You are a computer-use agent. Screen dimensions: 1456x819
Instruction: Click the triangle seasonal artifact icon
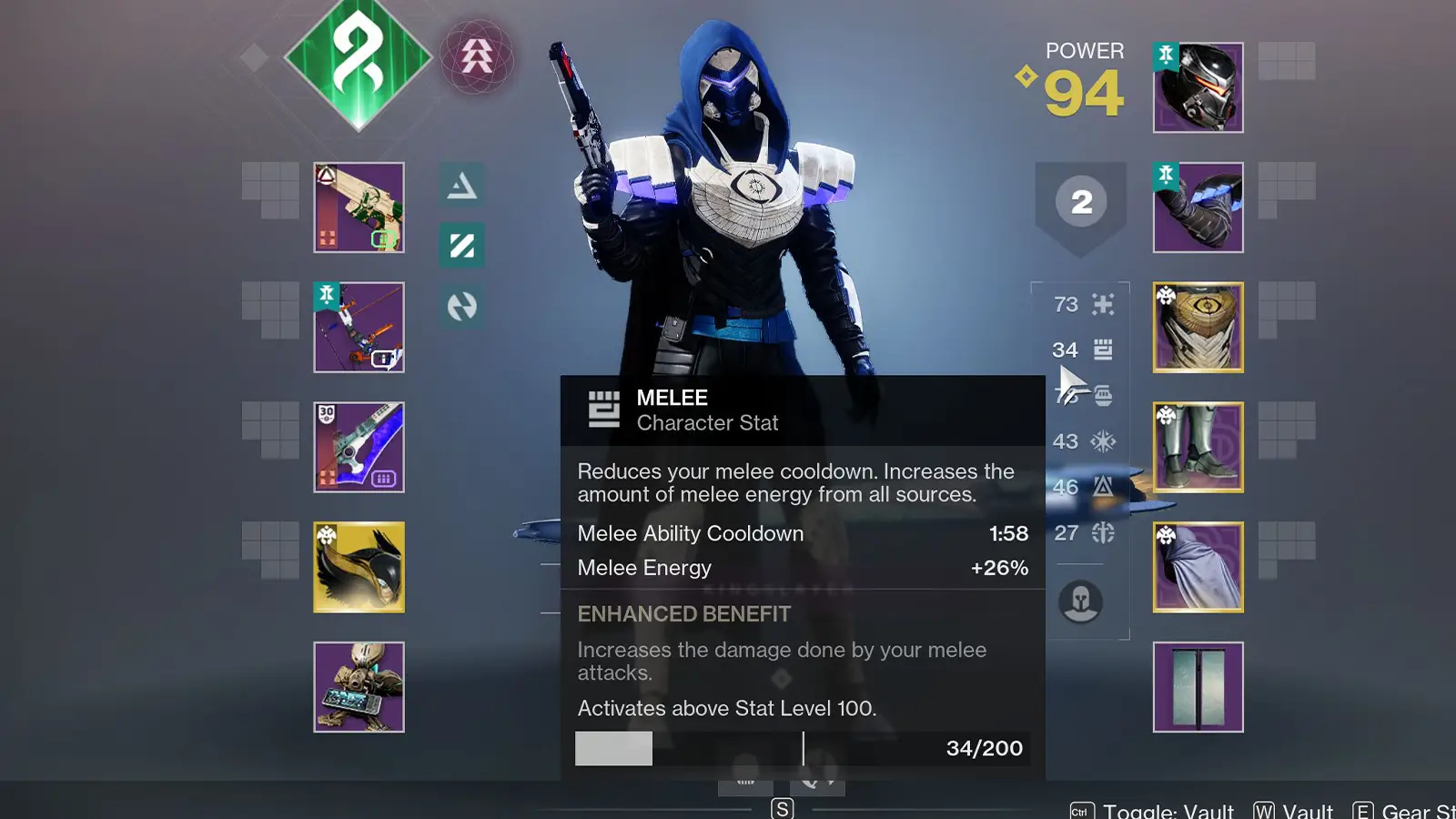click(x=462, y=186)
